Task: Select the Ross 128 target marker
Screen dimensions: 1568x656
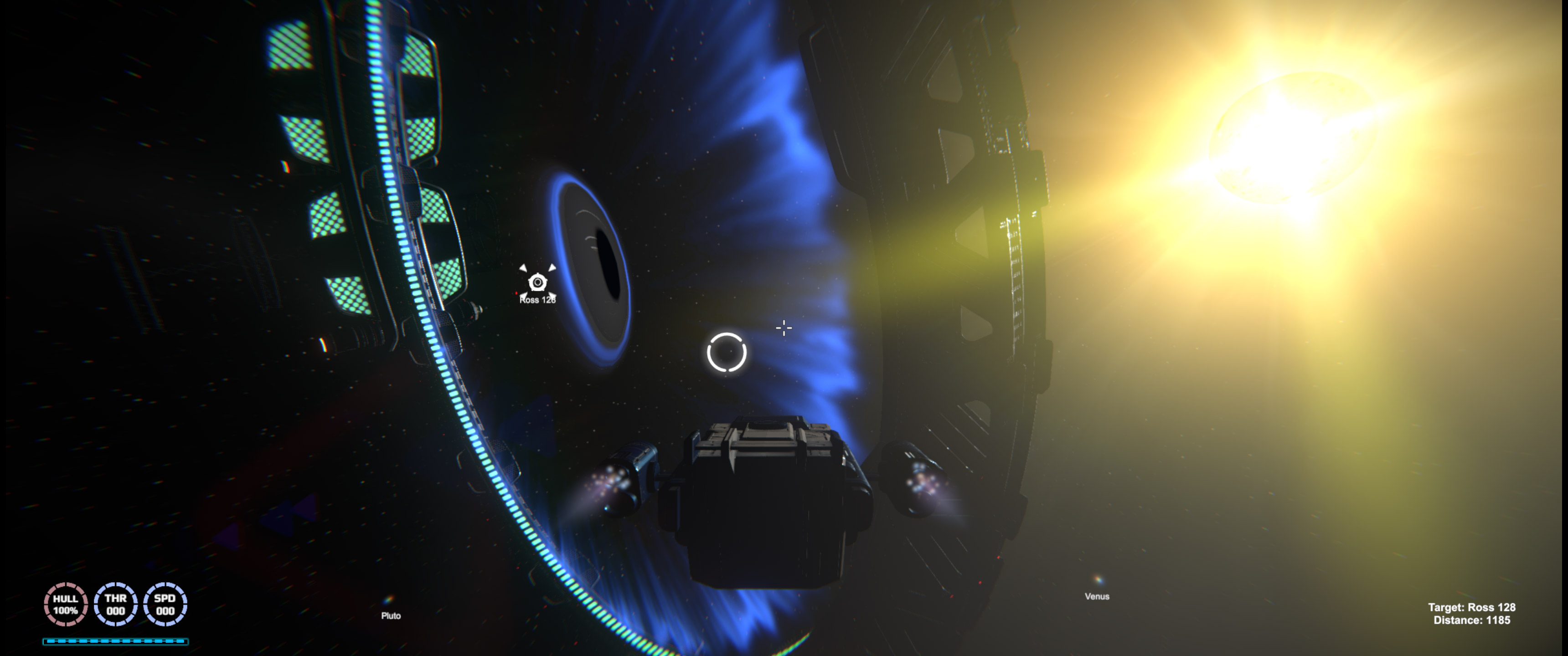Action: pos(537,282)
